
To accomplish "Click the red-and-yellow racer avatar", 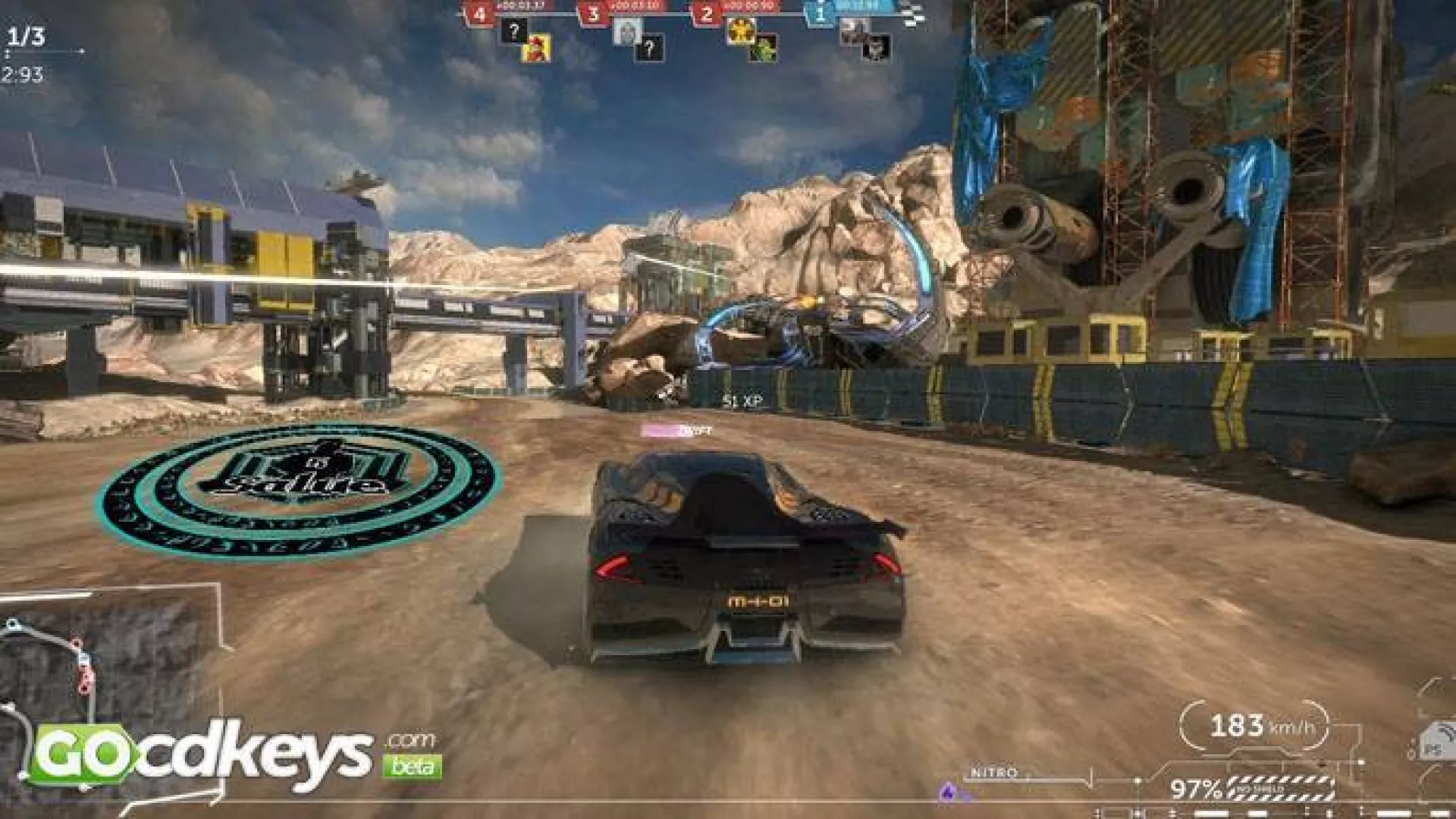I will click(536, 49).
